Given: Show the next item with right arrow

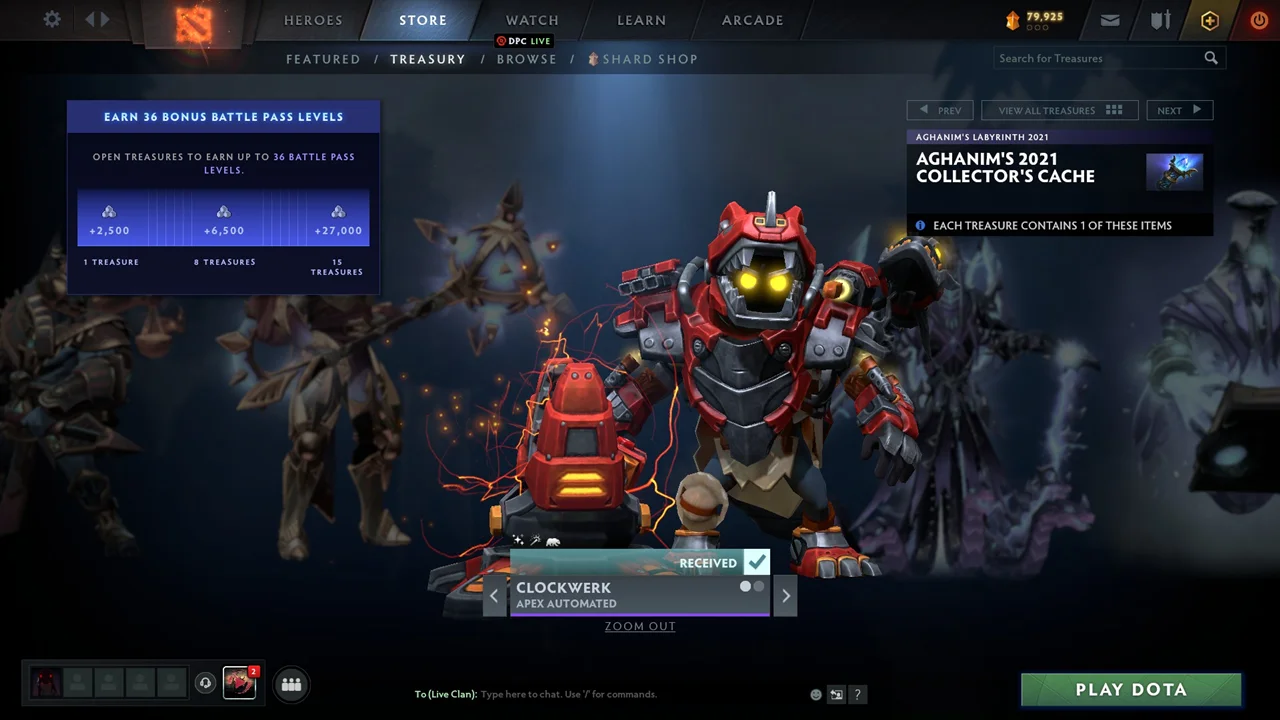Looking at the screenshot, I should [x=785, y=596].
